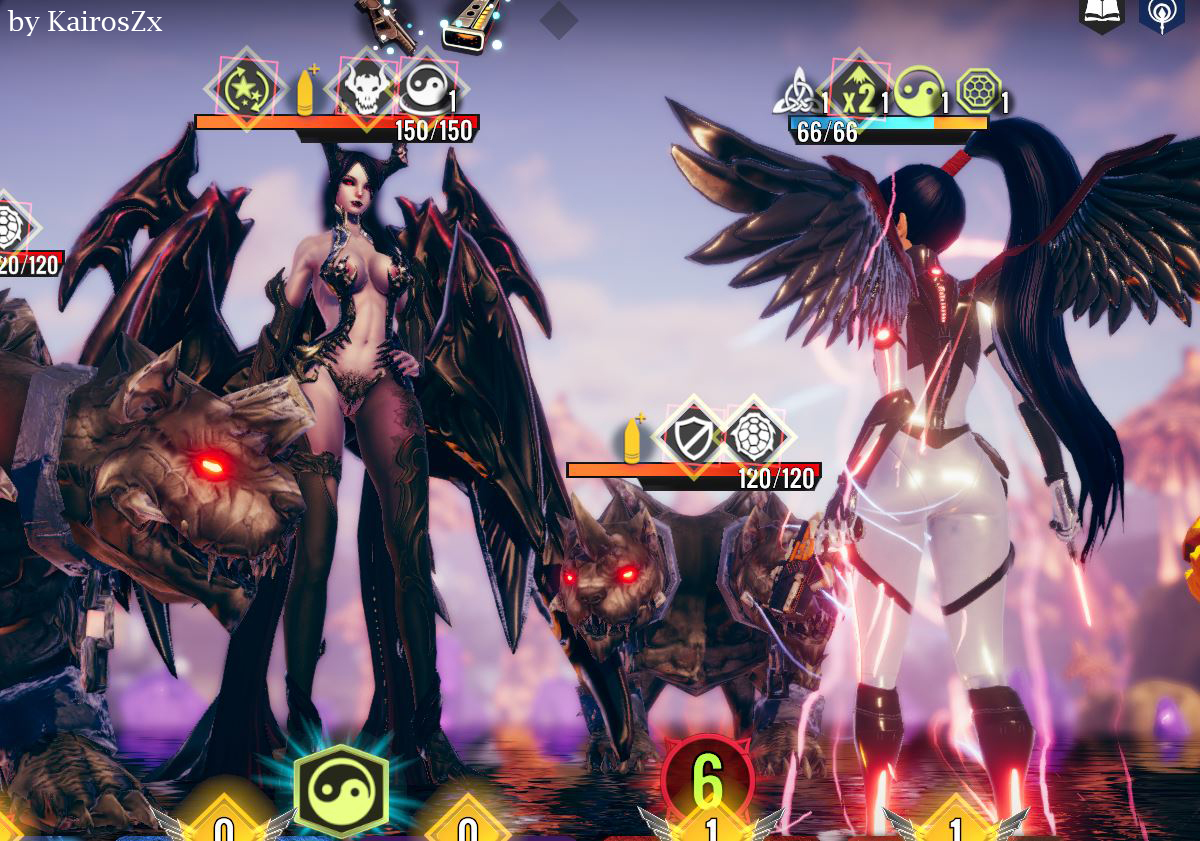Inspect the yellow yin-yang buff above 66/66
1200x841 pixels.
point(918,92)
